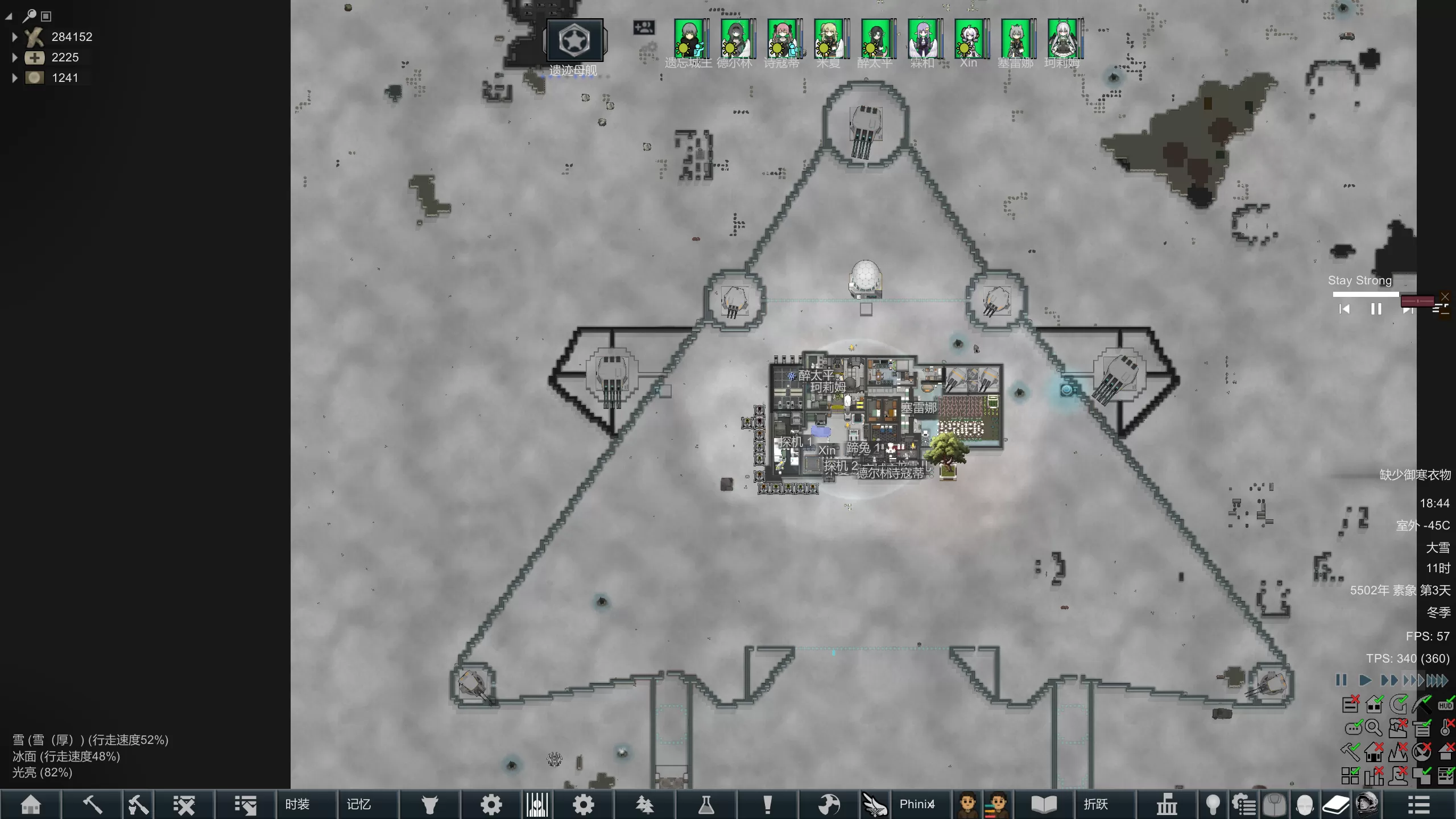Open the open-book icon tab
This screenshot has height=819, width=1456.
click(x=1044, y=805)
